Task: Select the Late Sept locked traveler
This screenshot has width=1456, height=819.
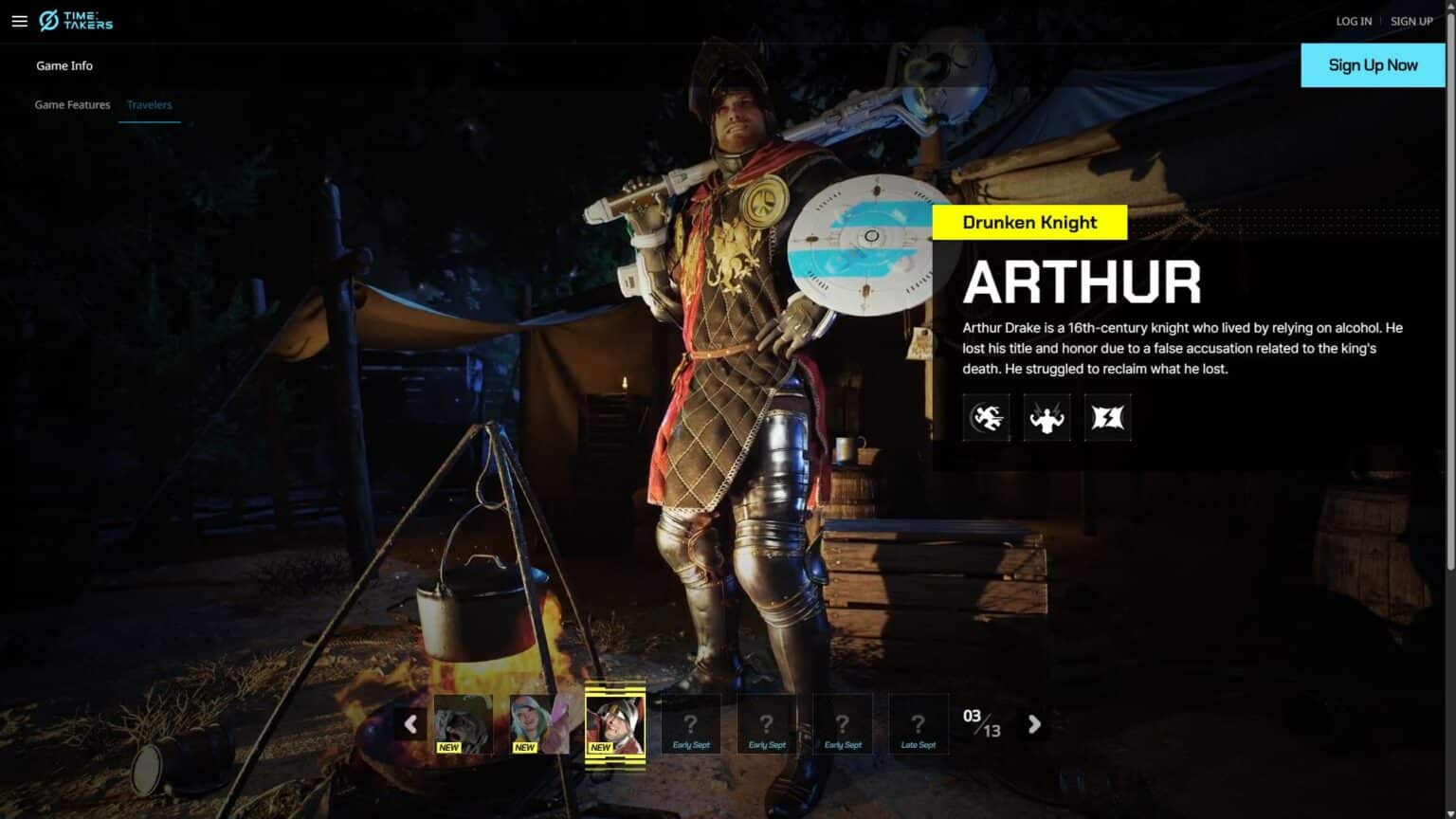Action: [918, 724]
